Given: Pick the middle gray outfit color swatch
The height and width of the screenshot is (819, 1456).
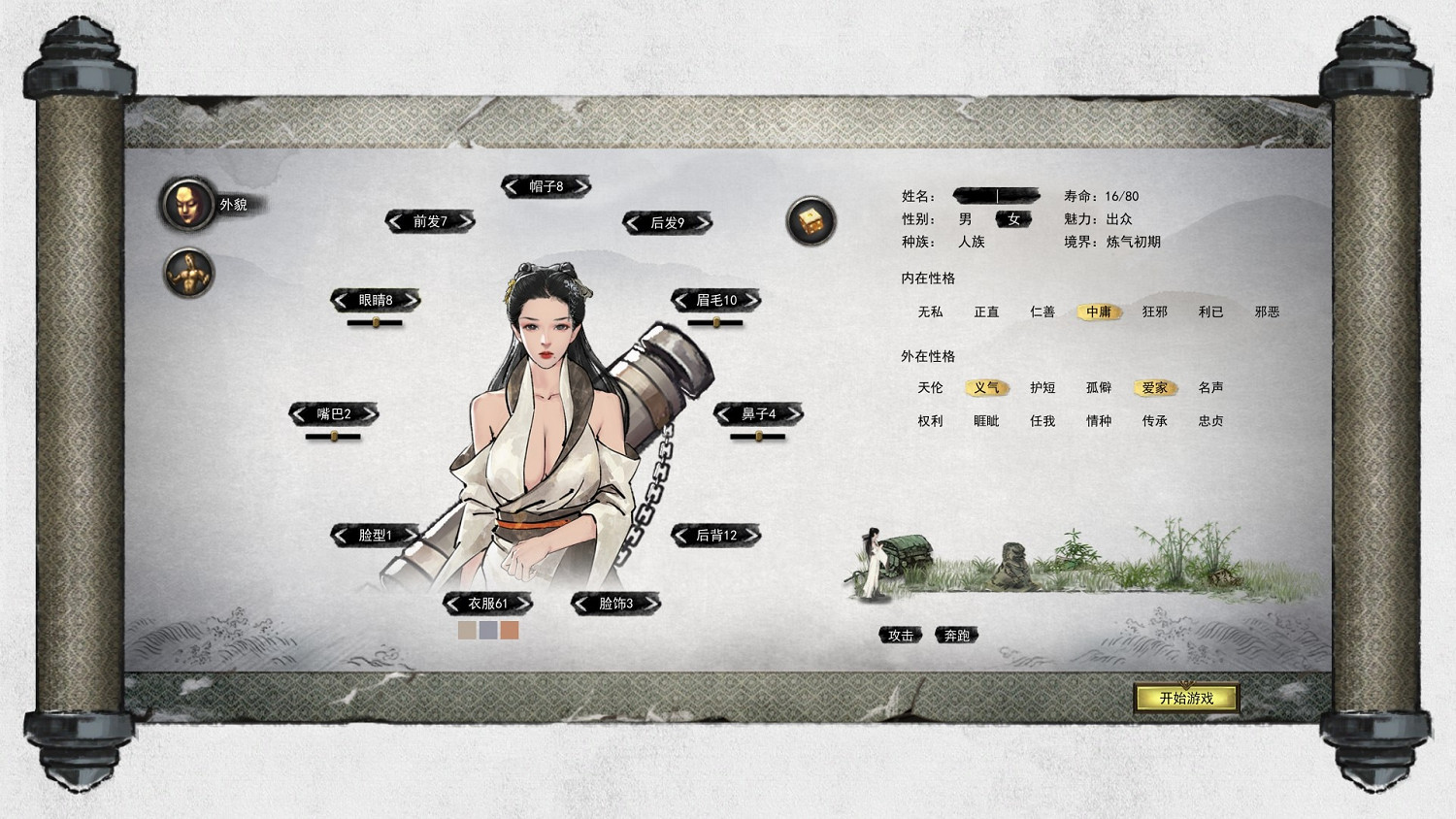Looking at the screenshot, I should [486, 630].
